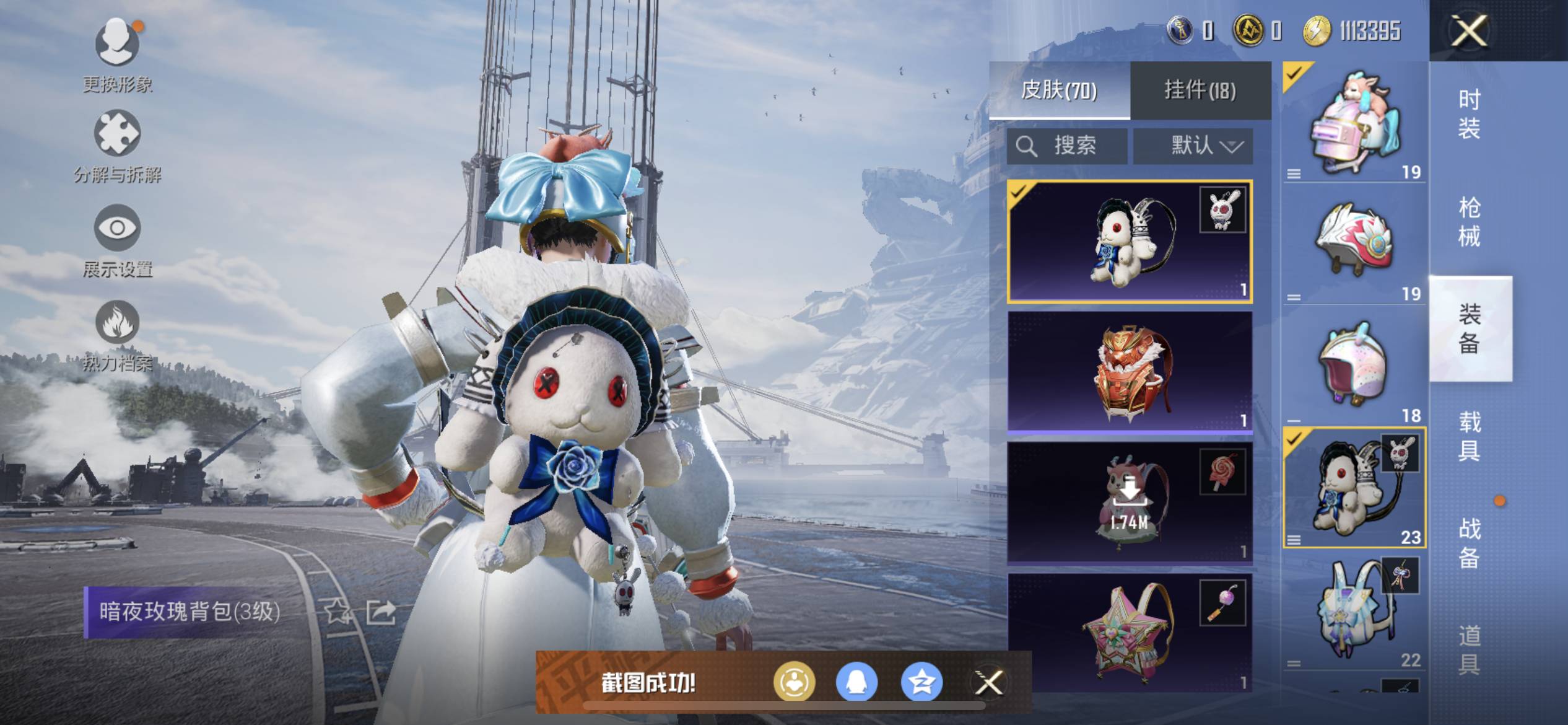The height and width of the screenshot is (725, 1568).
Task: Open the 枪械 firearms category
Action: [1470, 221]
